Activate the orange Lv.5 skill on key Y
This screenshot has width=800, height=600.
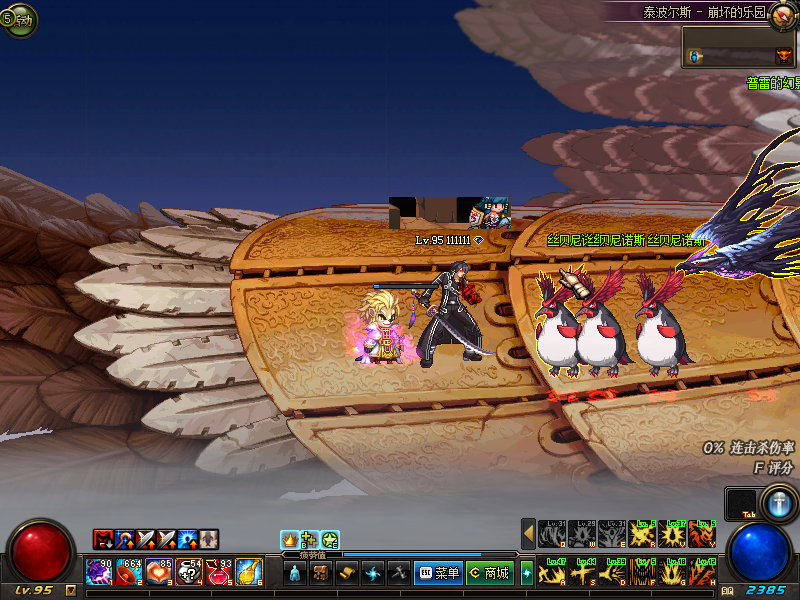pyautogui.click(x=702, y=534)
